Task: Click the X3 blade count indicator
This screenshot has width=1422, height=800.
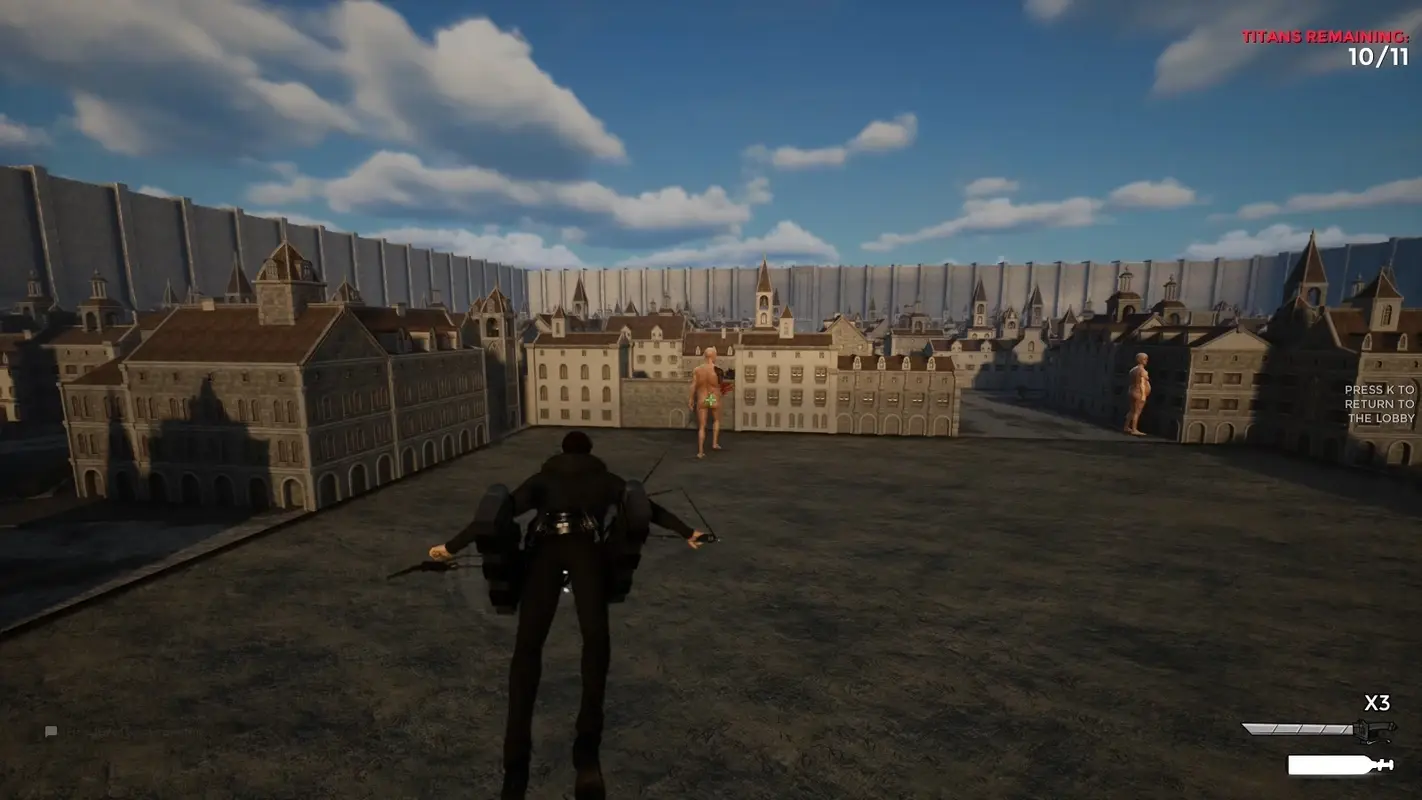Action: click(1376, 701)
